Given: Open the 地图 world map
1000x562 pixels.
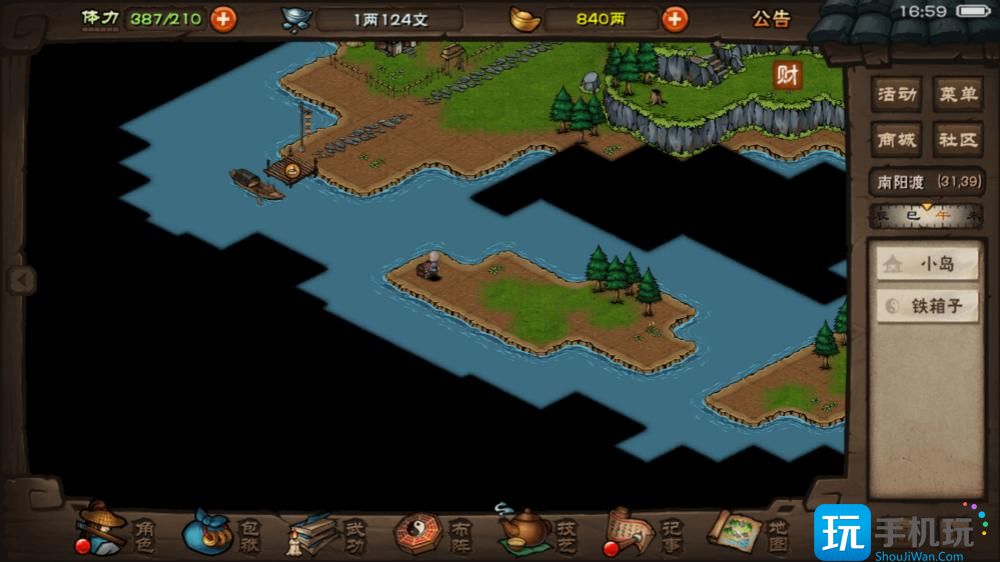Looking at the screenshot, I should (748, 530).
